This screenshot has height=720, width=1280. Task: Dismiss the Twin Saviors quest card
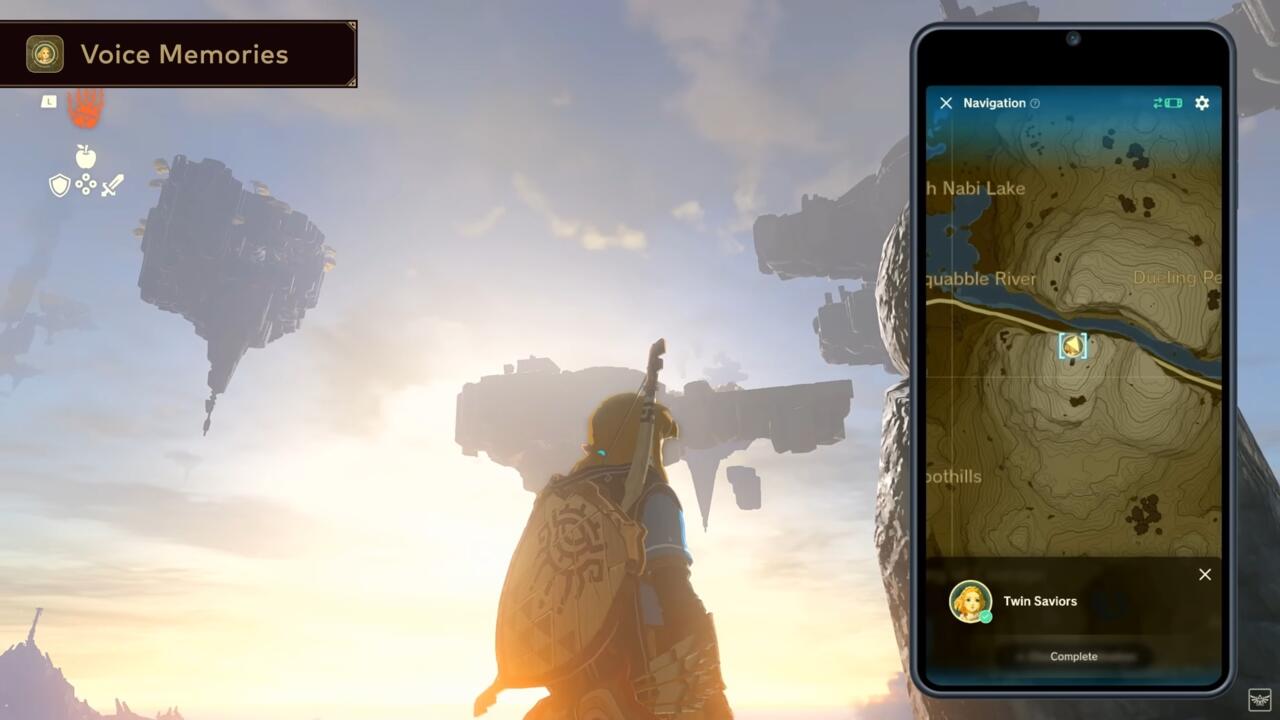[1204, 574]
